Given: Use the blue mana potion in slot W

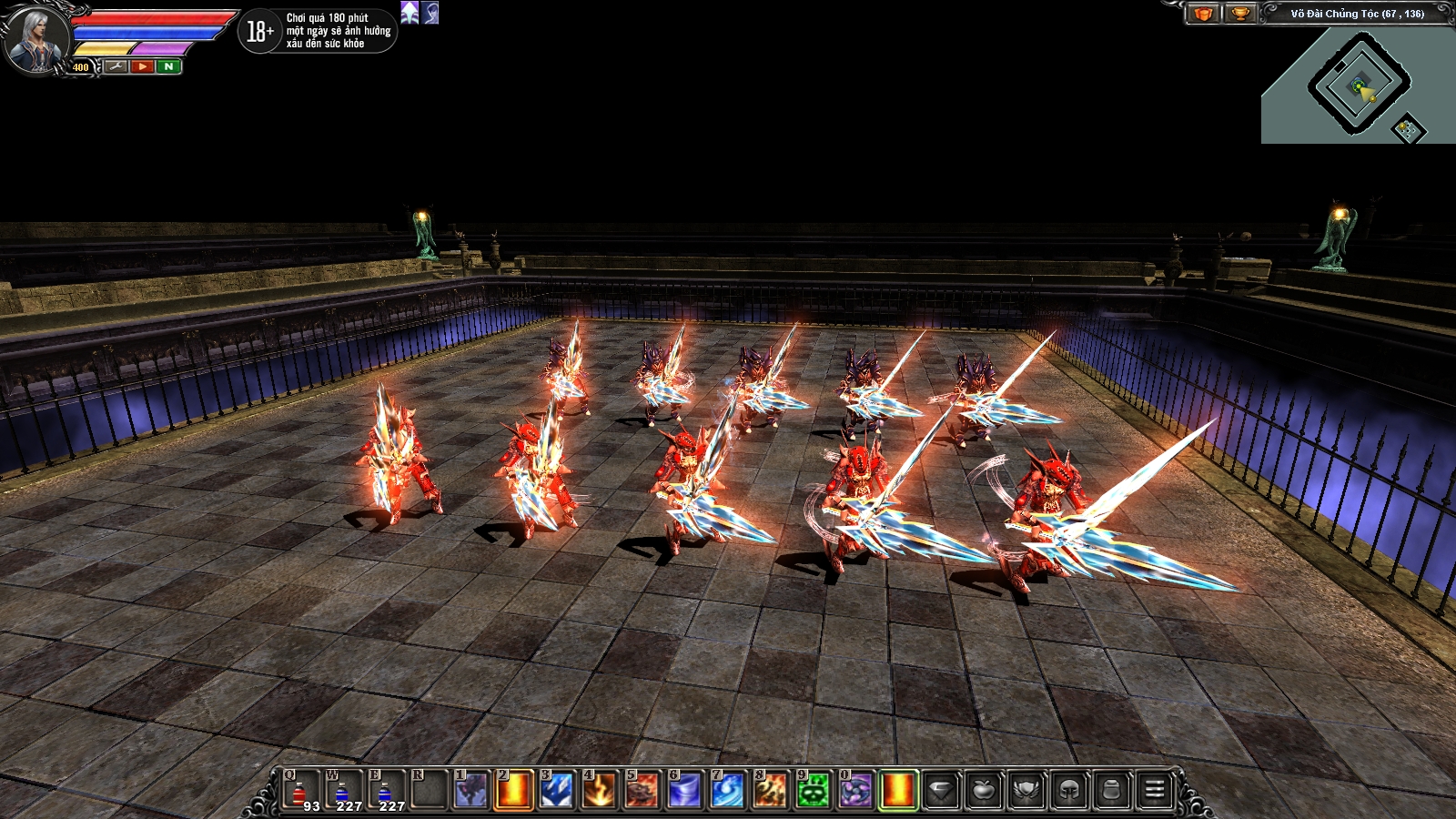Looking at the screenshot, I should coord(344,791).
